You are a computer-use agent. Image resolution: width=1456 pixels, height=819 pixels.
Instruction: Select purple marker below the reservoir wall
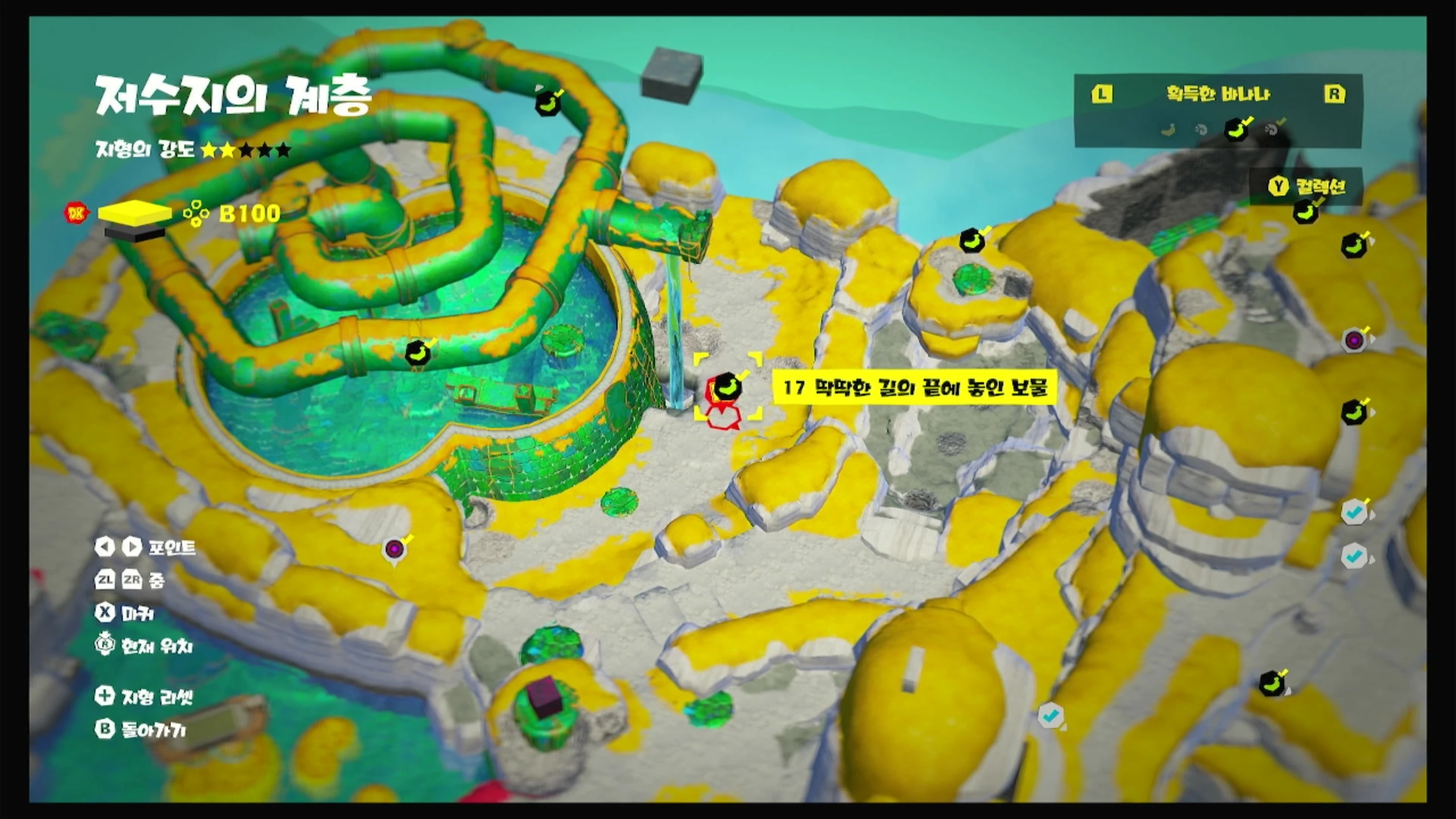pyautogui.click(x=394, y=549)
